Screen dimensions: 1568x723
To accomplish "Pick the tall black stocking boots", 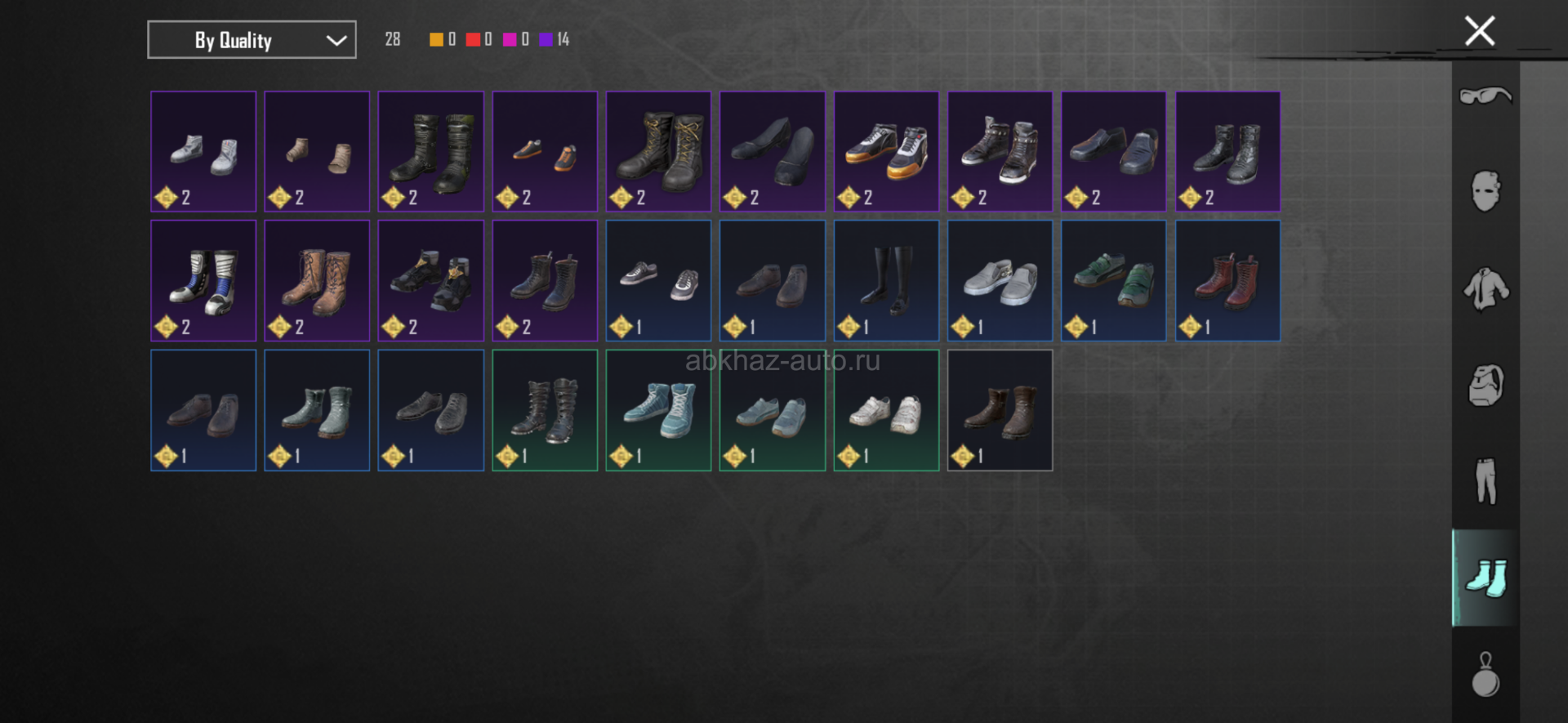I will pyautogui.click(x=886, y=281).
